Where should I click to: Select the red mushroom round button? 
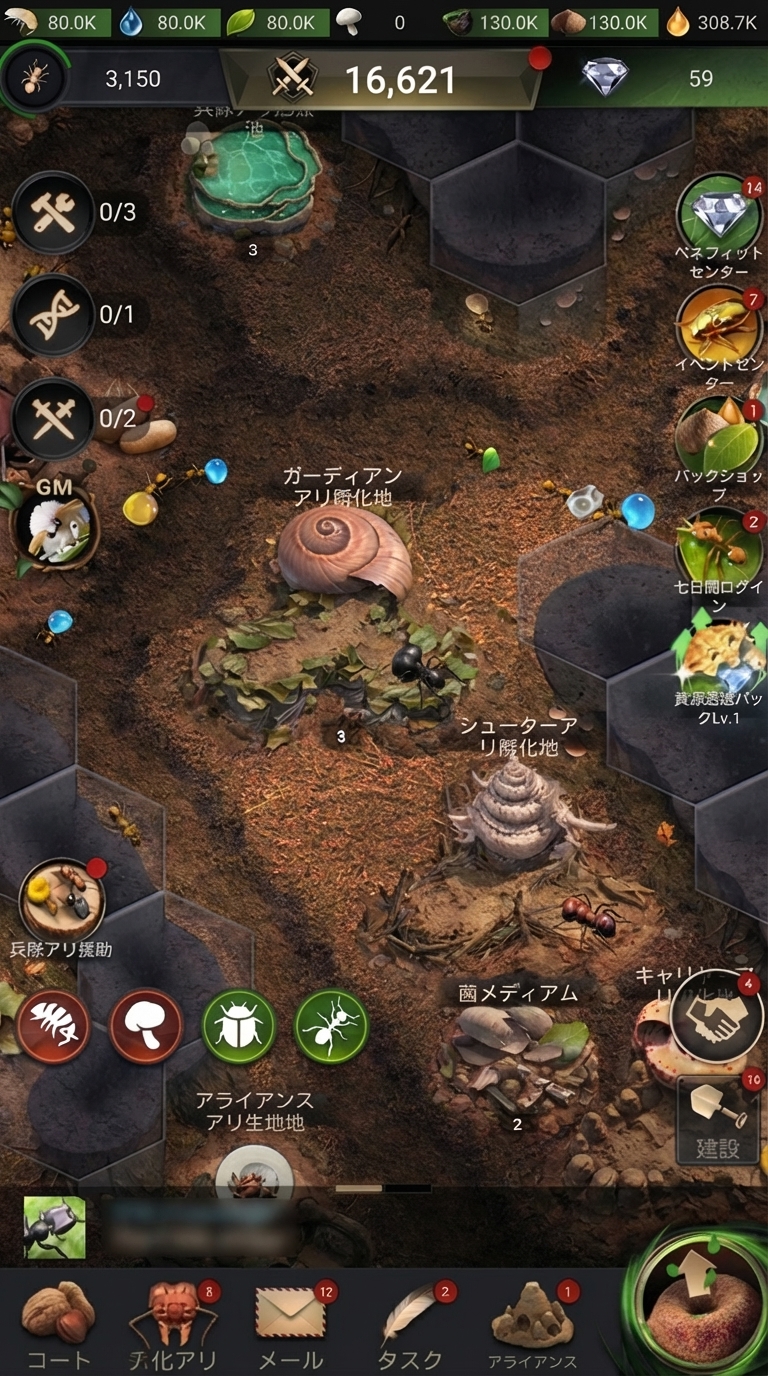tap(146, 1026)
